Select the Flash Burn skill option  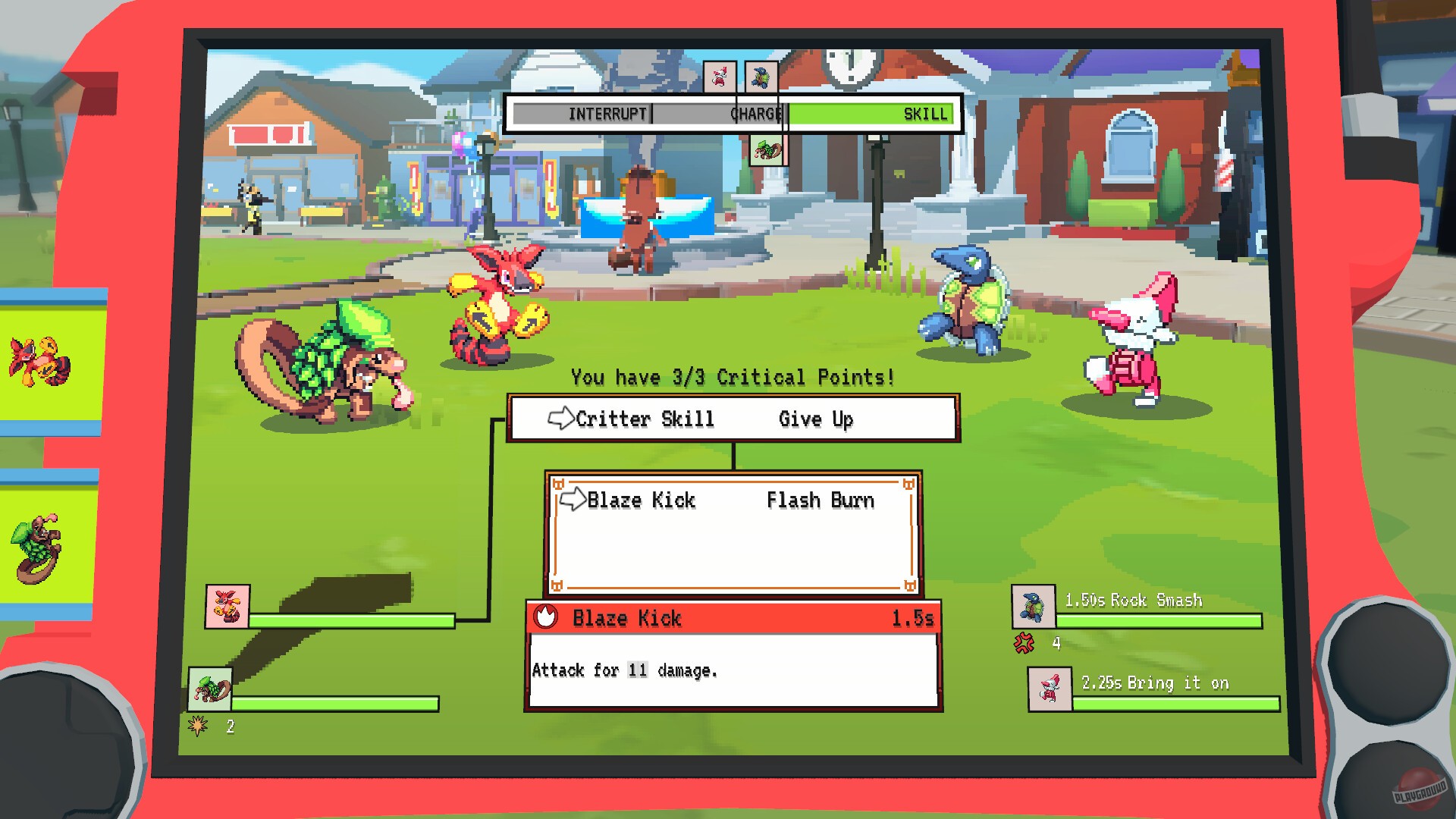(821, 500)
